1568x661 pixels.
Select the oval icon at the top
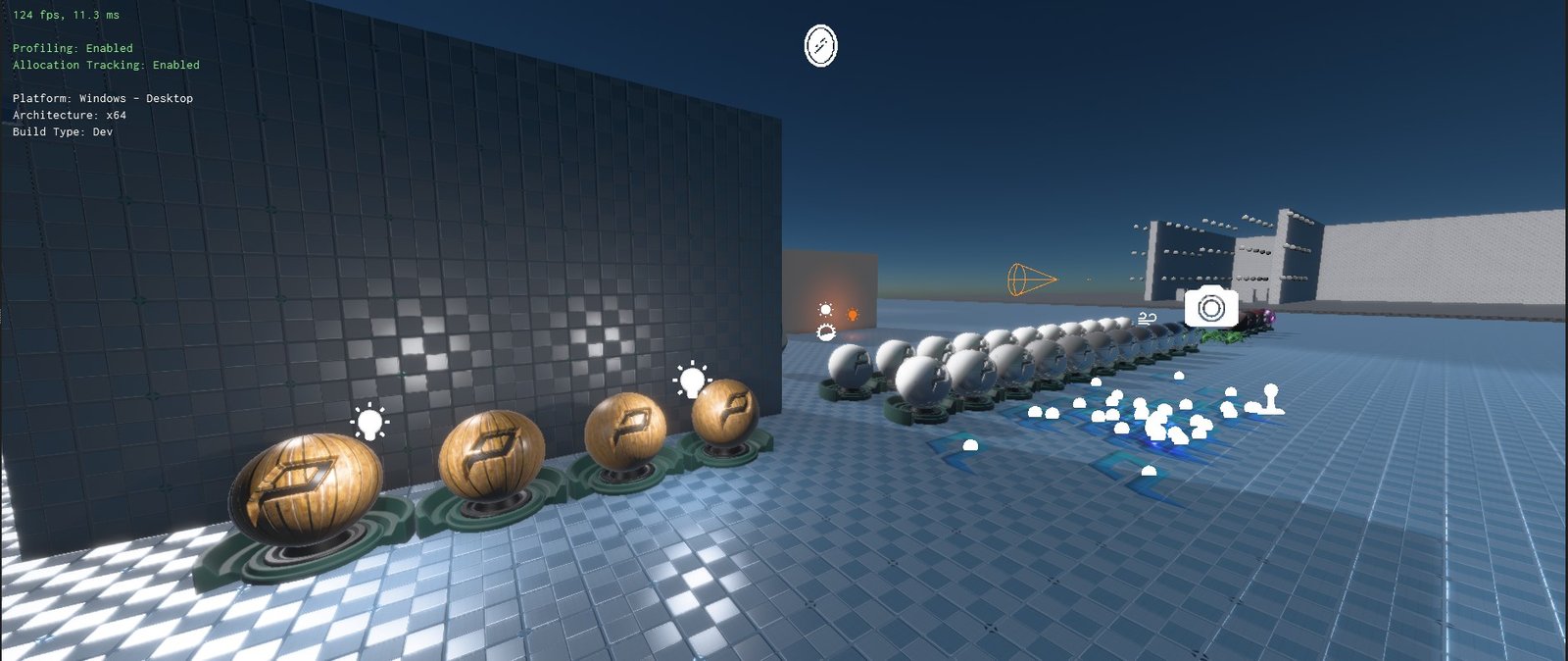820,45
